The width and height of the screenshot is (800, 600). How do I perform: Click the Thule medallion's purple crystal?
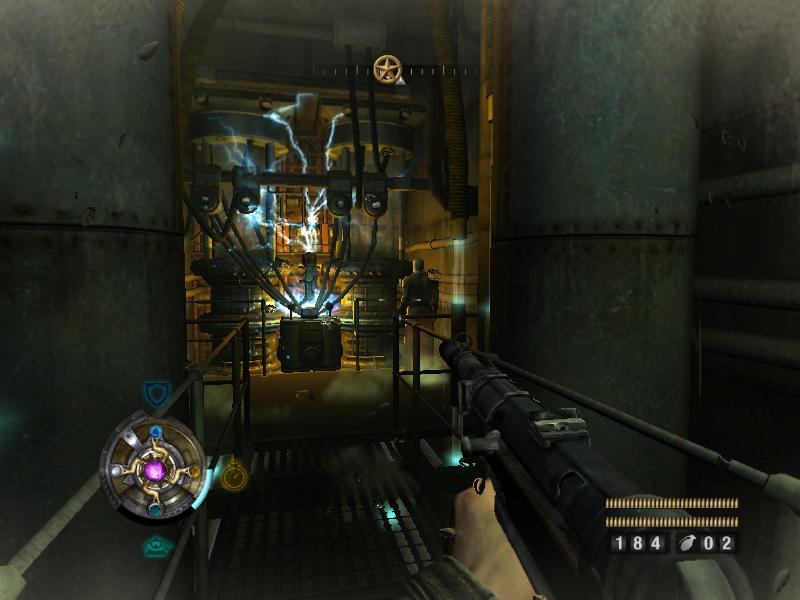155,469
